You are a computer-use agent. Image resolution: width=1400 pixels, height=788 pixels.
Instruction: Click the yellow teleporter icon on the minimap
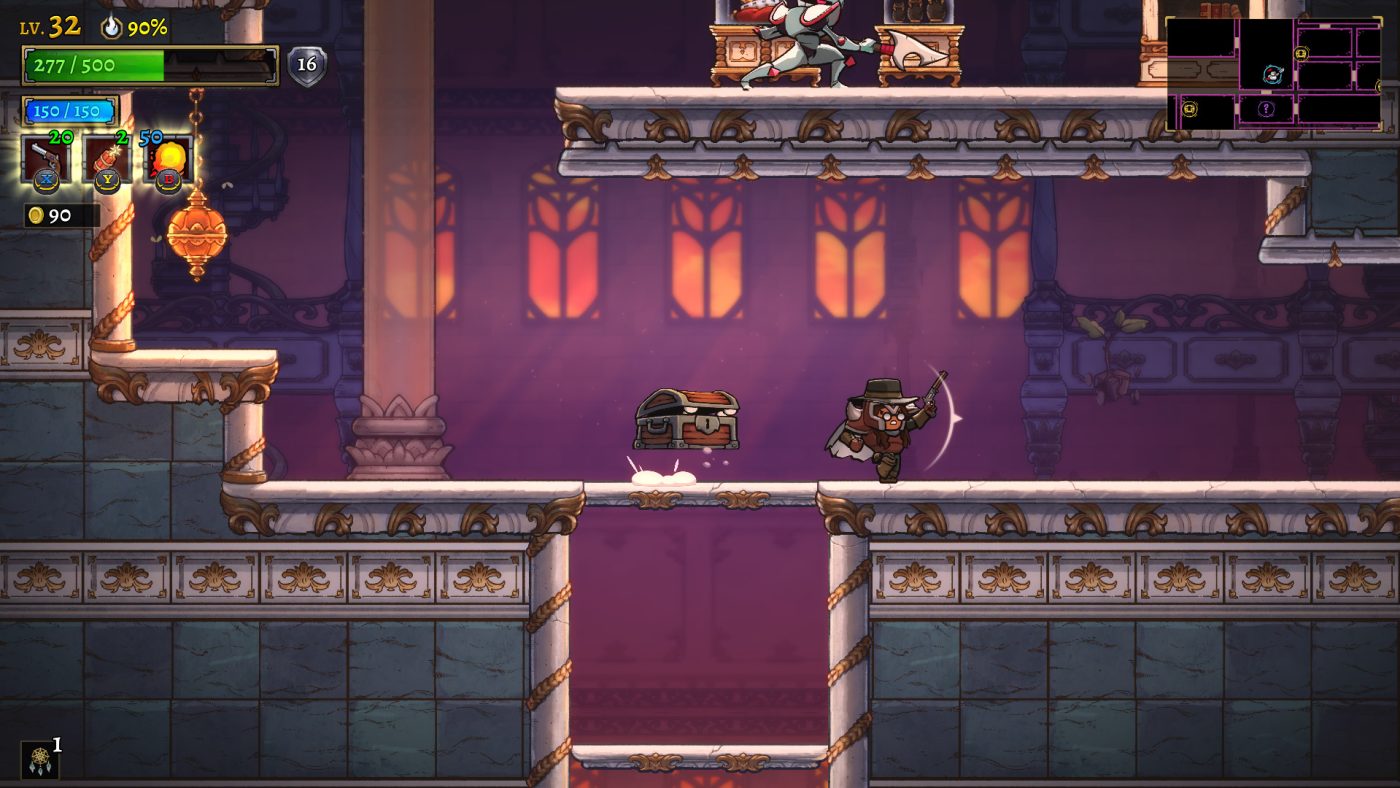point(1301,52)
